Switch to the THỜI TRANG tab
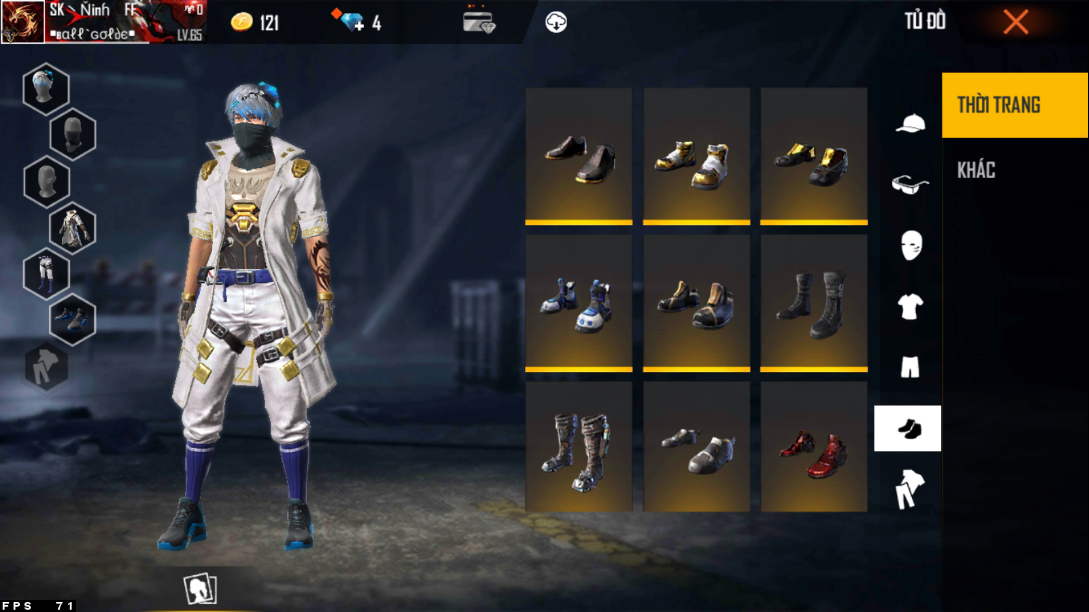Screen dimensions: 1089x612 pyautogui.click(x=1014, y=104)
